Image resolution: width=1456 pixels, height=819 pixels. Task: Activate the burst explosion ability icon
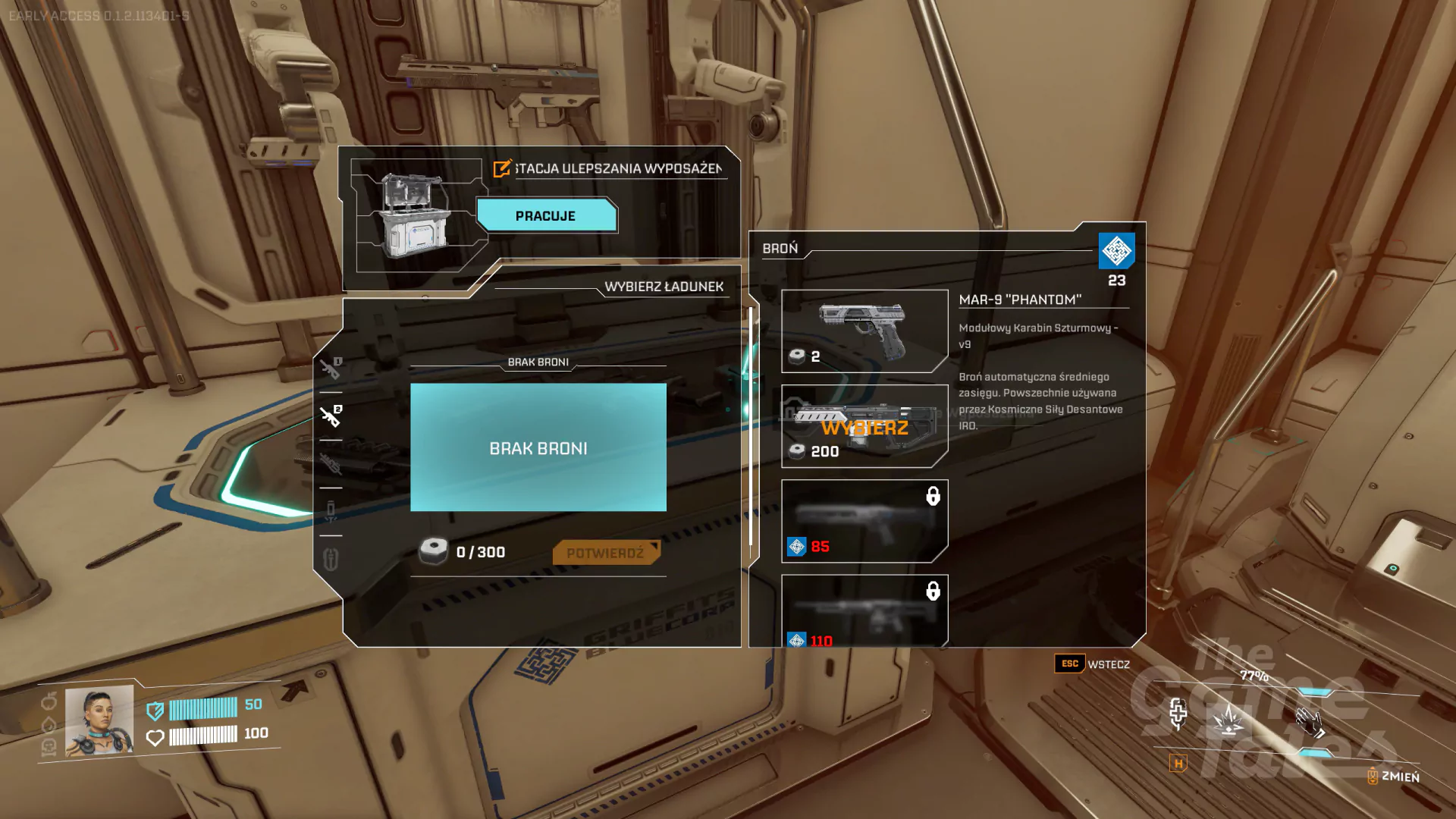[1228, 718]
